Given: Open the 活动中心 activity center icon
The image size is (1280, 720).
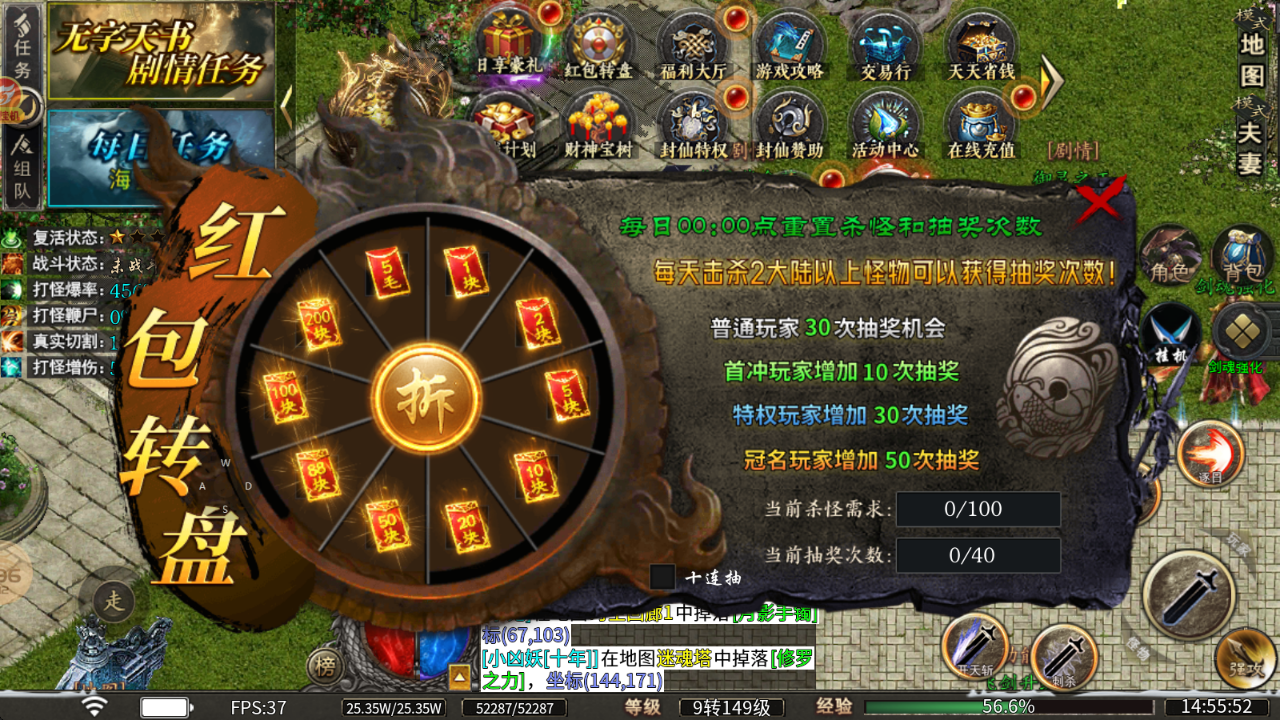Looking at the screenshot, I should (883, 120).
